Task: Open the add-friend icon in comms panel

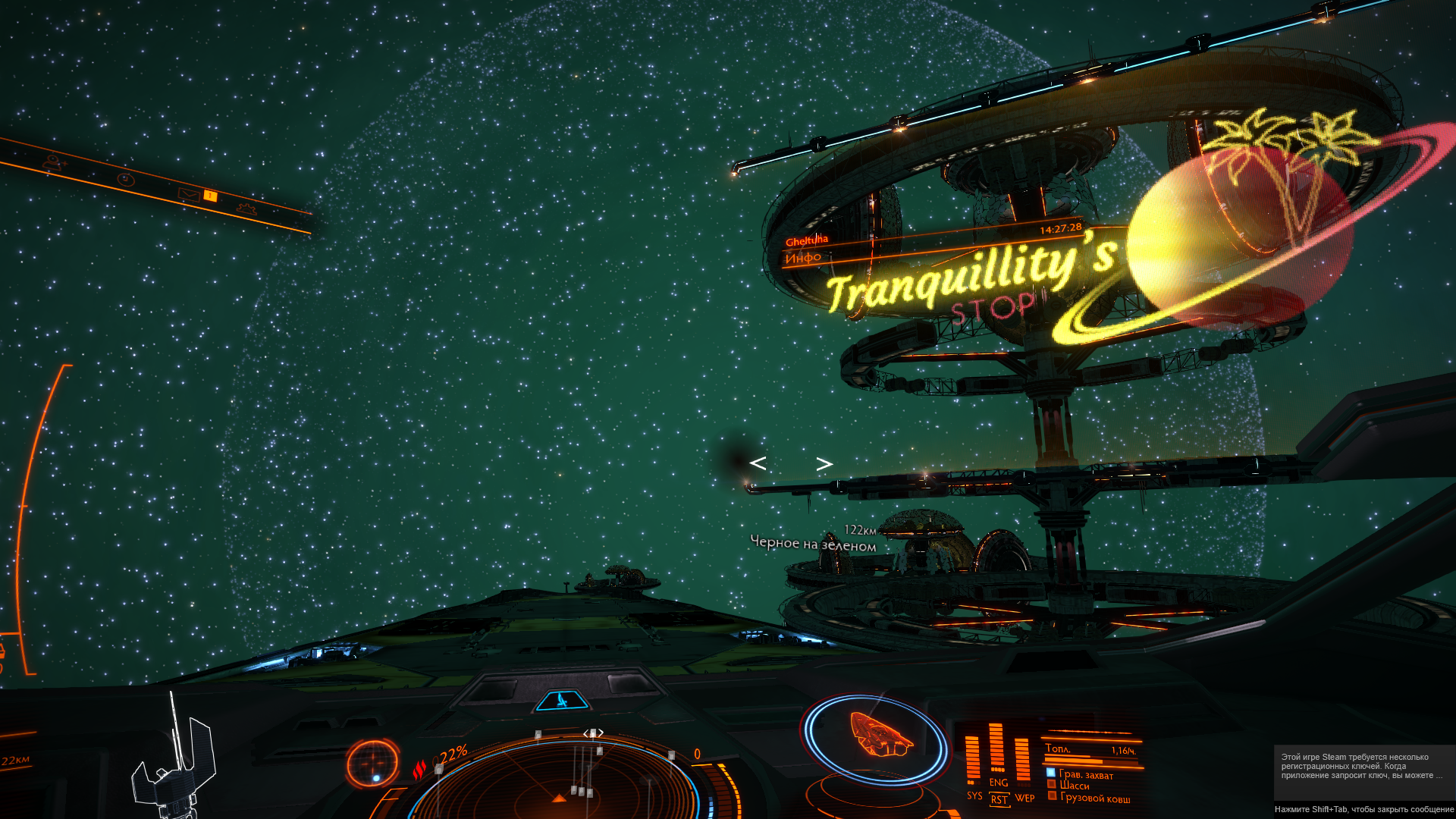Action: pyautogui.click(x=53, y=162)
